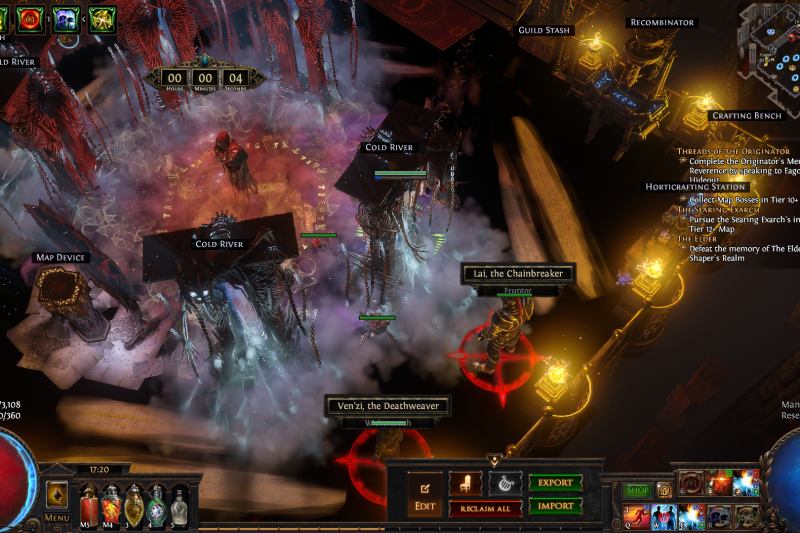Open the hideout Edit mode
Viewport: 800px width, 533px height.
425,496
